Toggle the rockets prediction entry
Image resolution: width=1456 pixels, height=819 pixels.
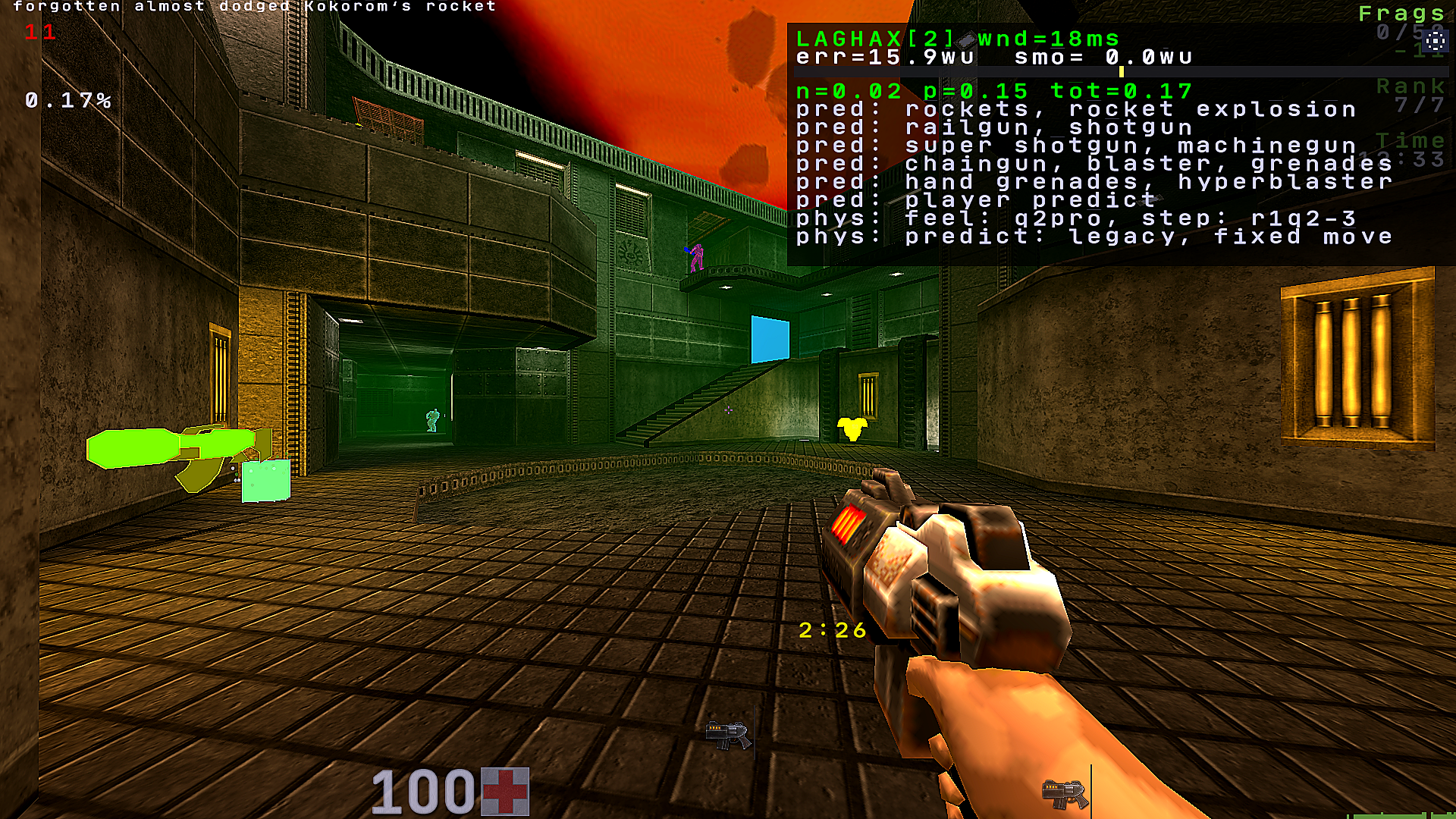click(x=1074, y=109)
